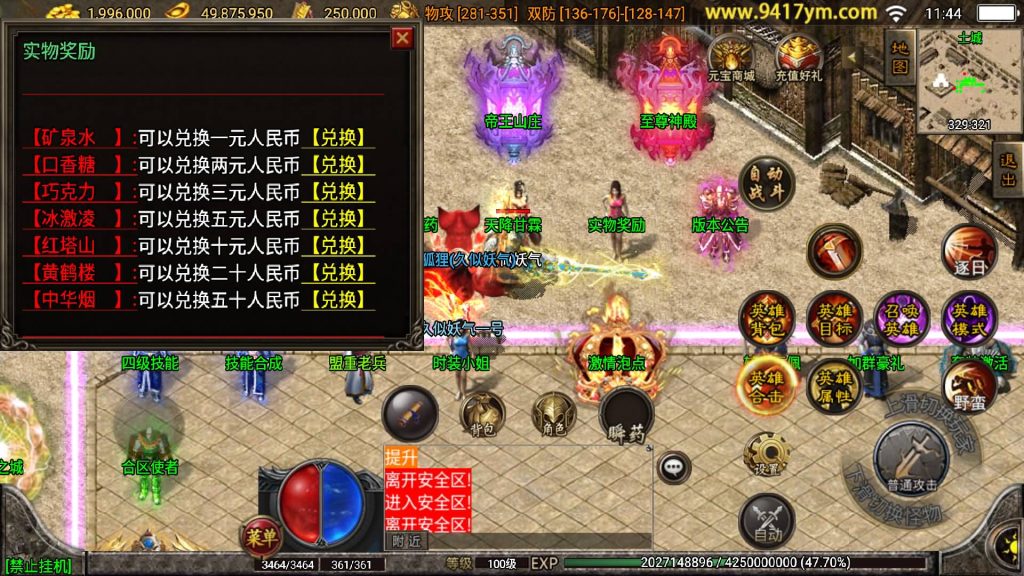Open the 菜单 menu button
This screenshot has width=1024, height=576.
(260, 536)
